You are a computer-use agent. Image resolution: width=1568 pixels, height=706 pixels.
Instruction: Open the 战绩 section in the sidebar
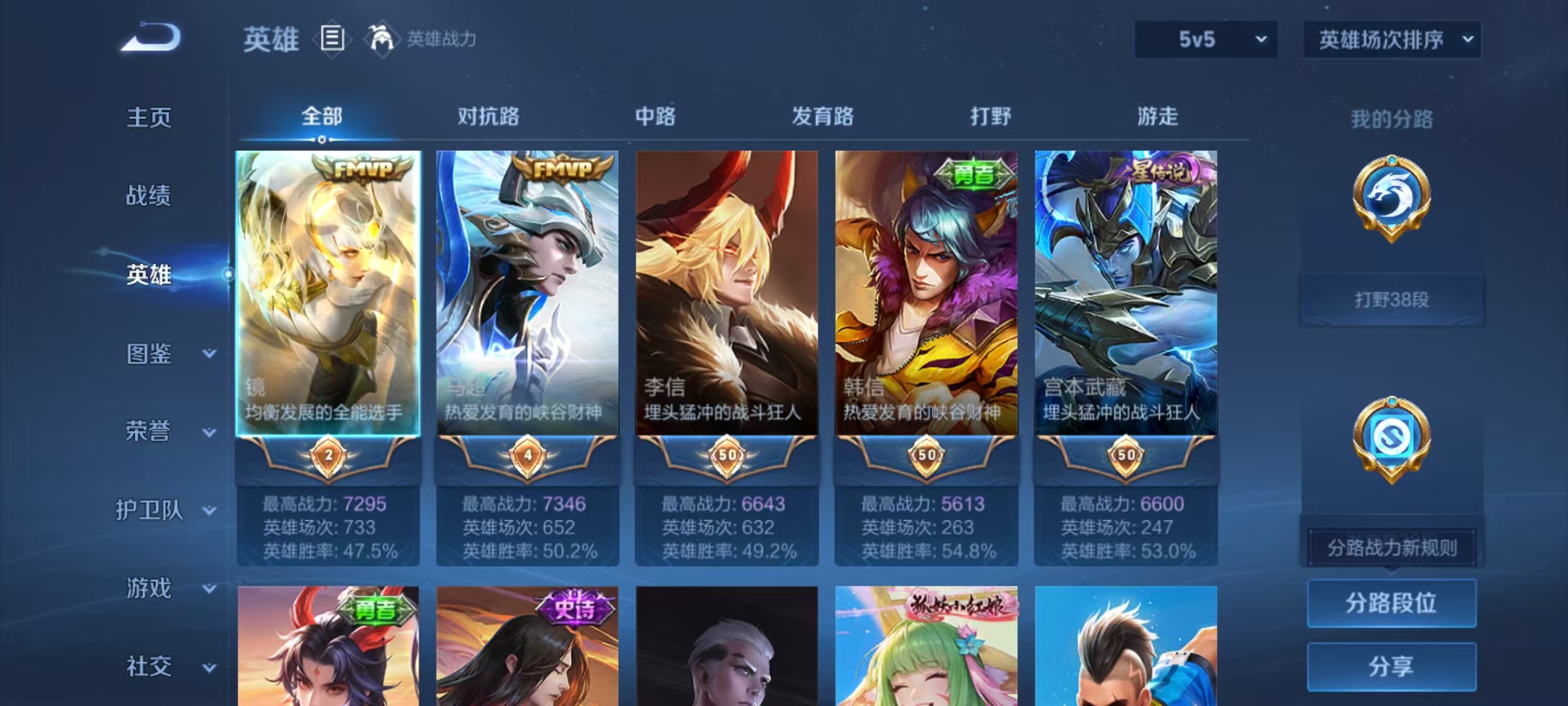tap(149, 196)
